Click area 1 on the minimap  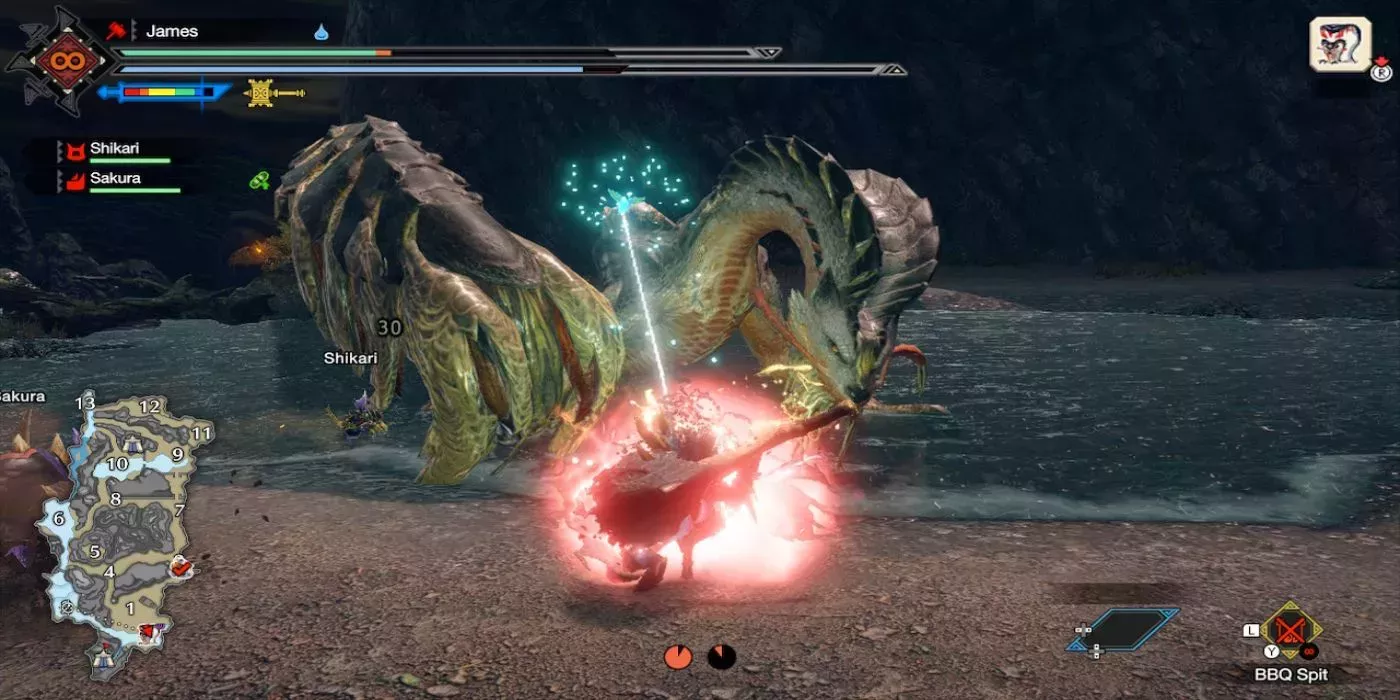[x=128, y=608]
